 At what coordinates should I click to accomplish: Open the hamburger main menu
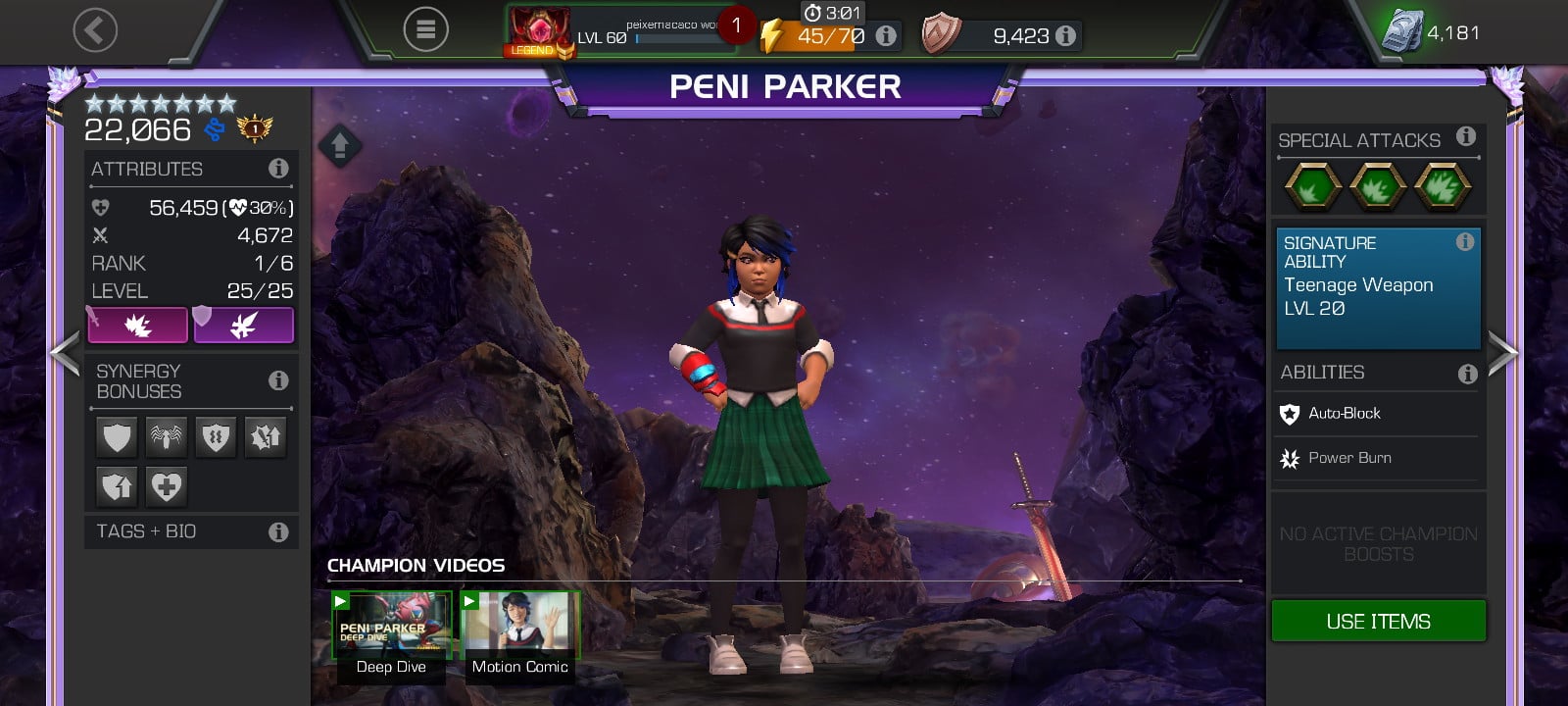(x=425, y=30)
